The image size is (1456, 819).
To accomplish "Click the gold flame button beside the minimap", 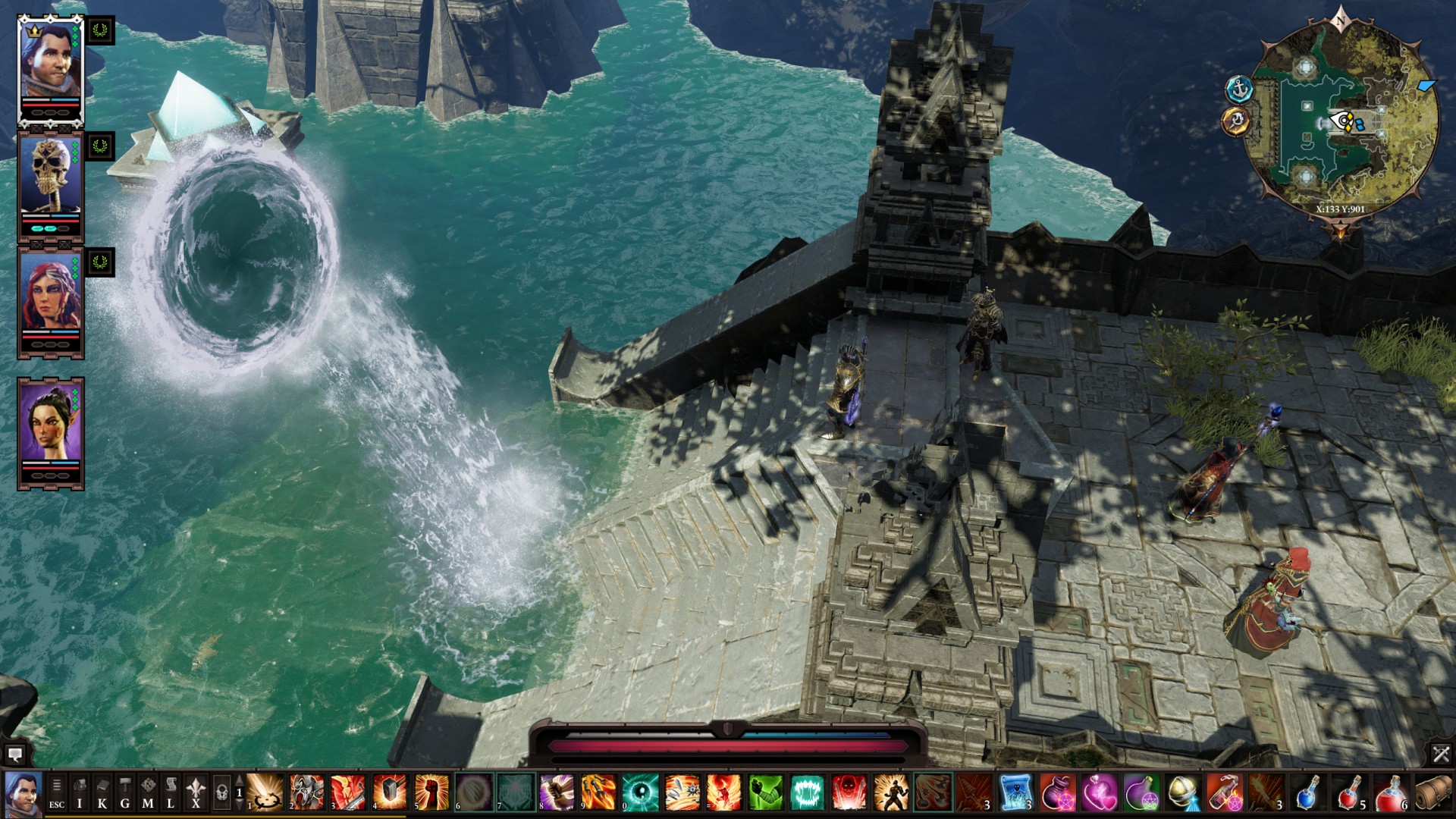I will click(1236, 121).
